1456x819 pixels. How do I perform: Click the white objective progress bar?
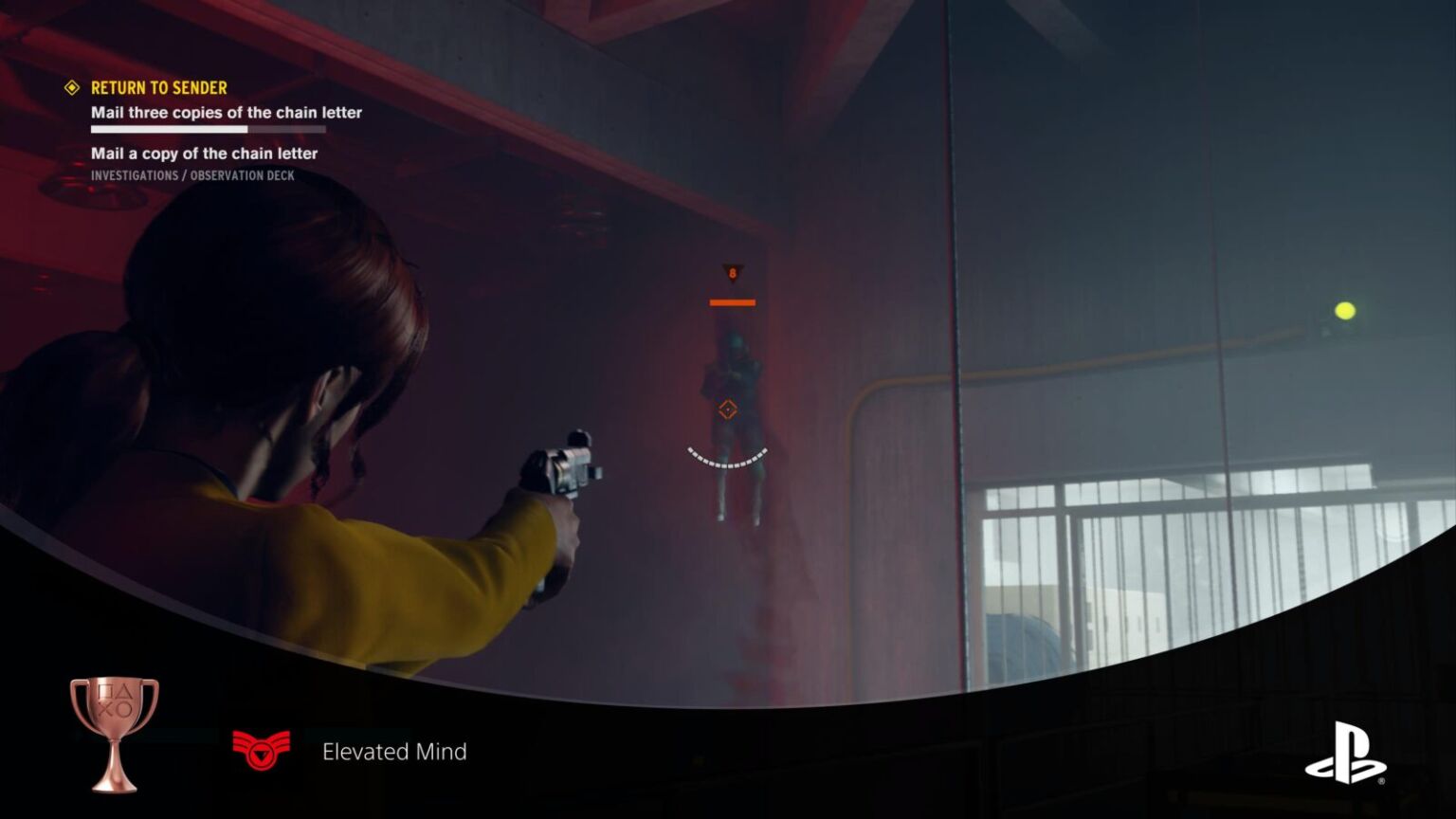169,129
